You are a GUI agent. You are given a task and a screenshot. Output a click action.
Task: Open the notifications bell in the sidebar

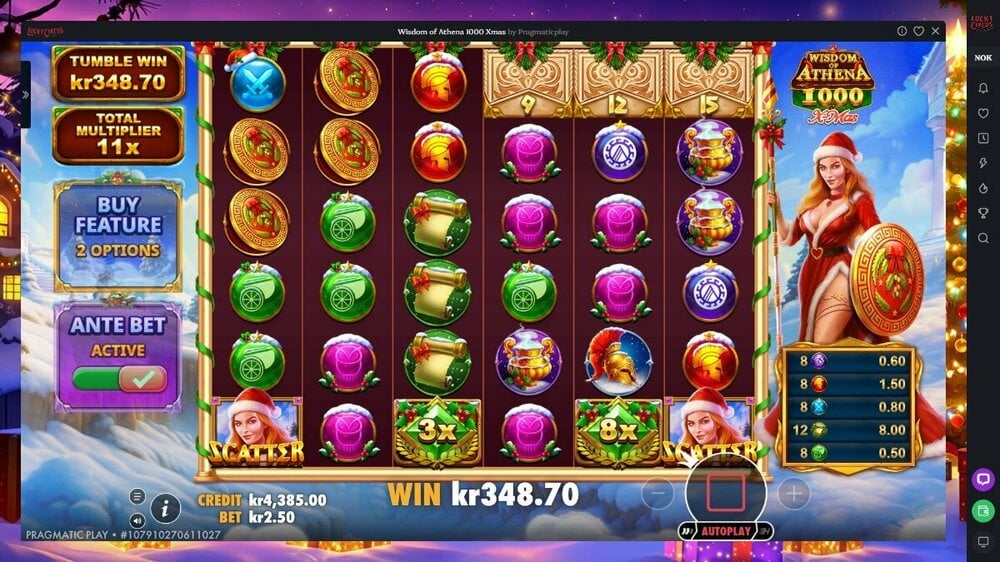[983, 88]
